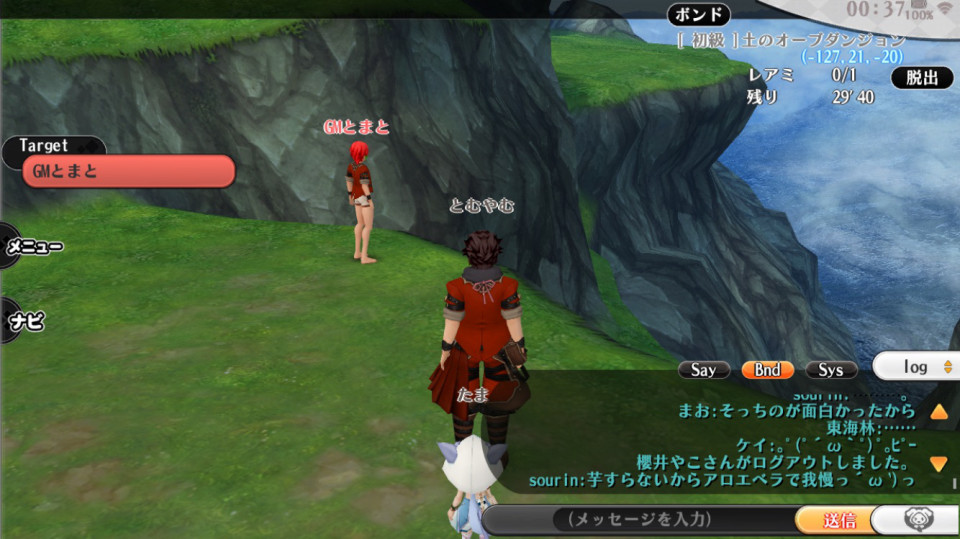Open the ナビ navigation panel
Viewport: 960px width, 539px height.
point(26,322)
